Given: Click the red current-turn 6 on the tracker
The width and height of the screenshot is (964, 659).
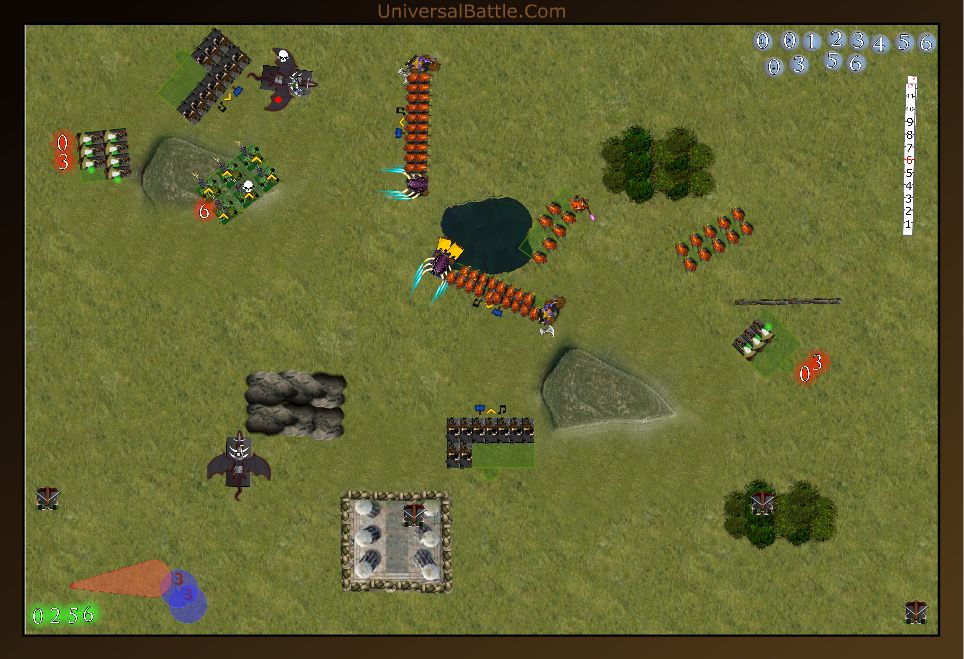Looking at the screenshot, I should [x=909, y=160].
